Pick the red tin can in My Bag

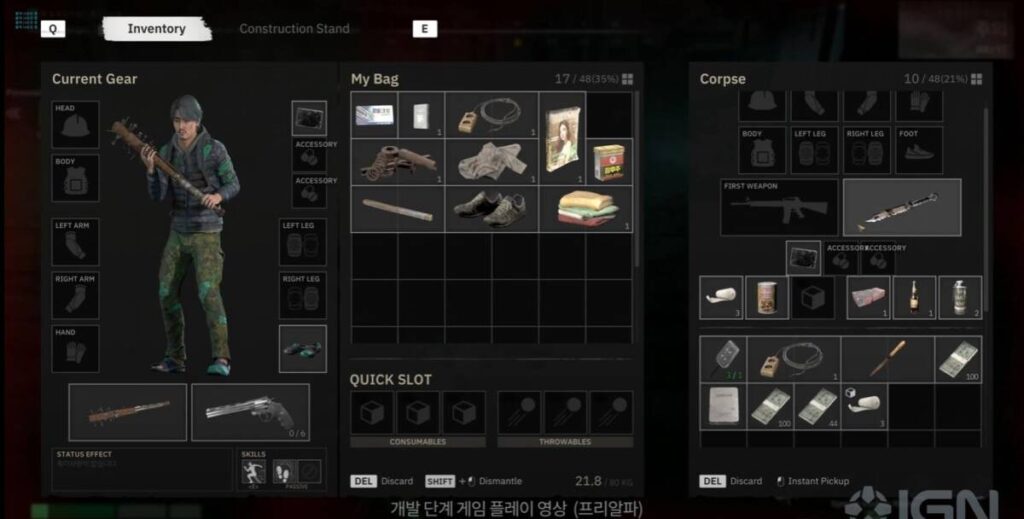tap(609, 161)
